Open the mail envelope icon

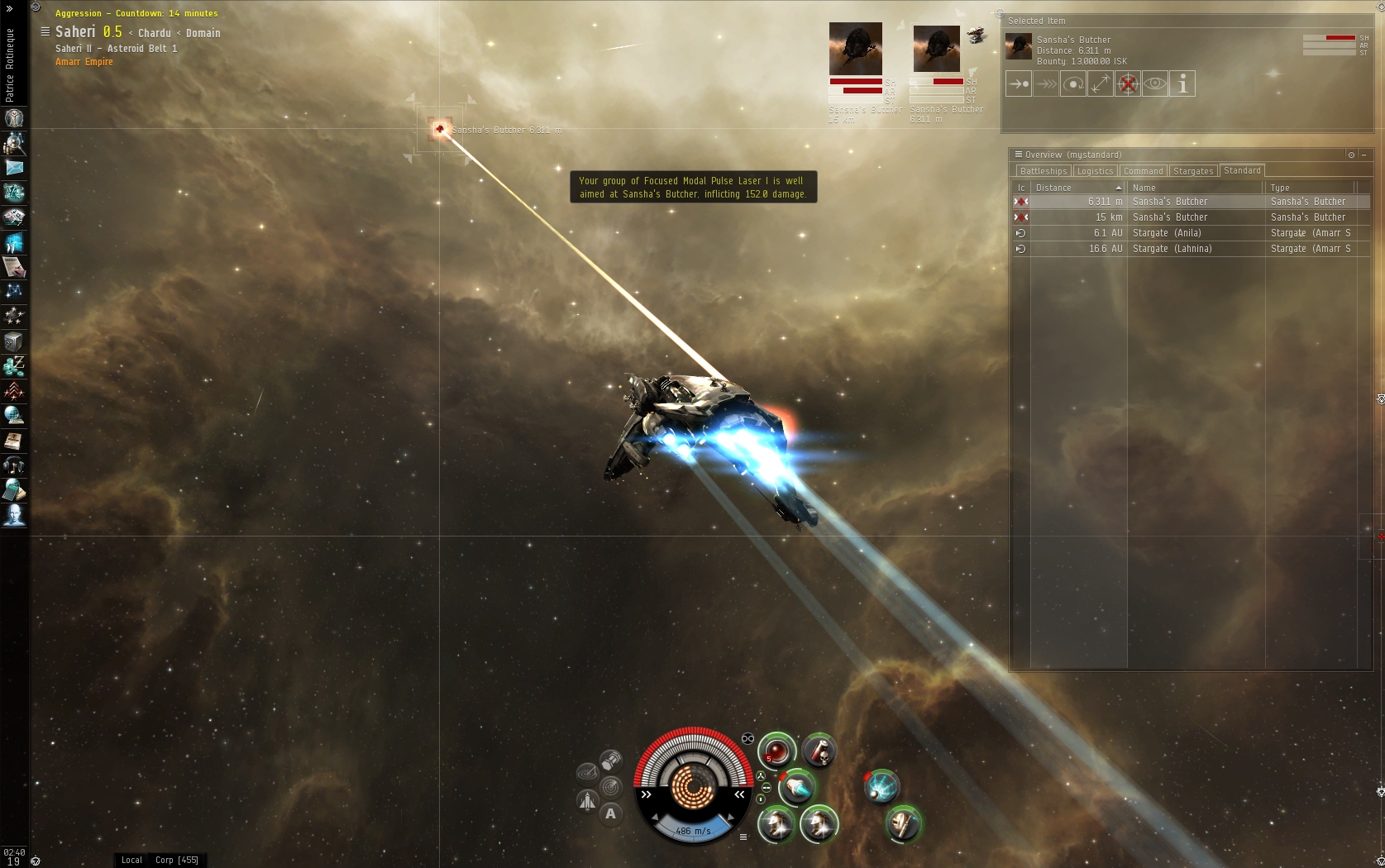[x=14, y=168]
